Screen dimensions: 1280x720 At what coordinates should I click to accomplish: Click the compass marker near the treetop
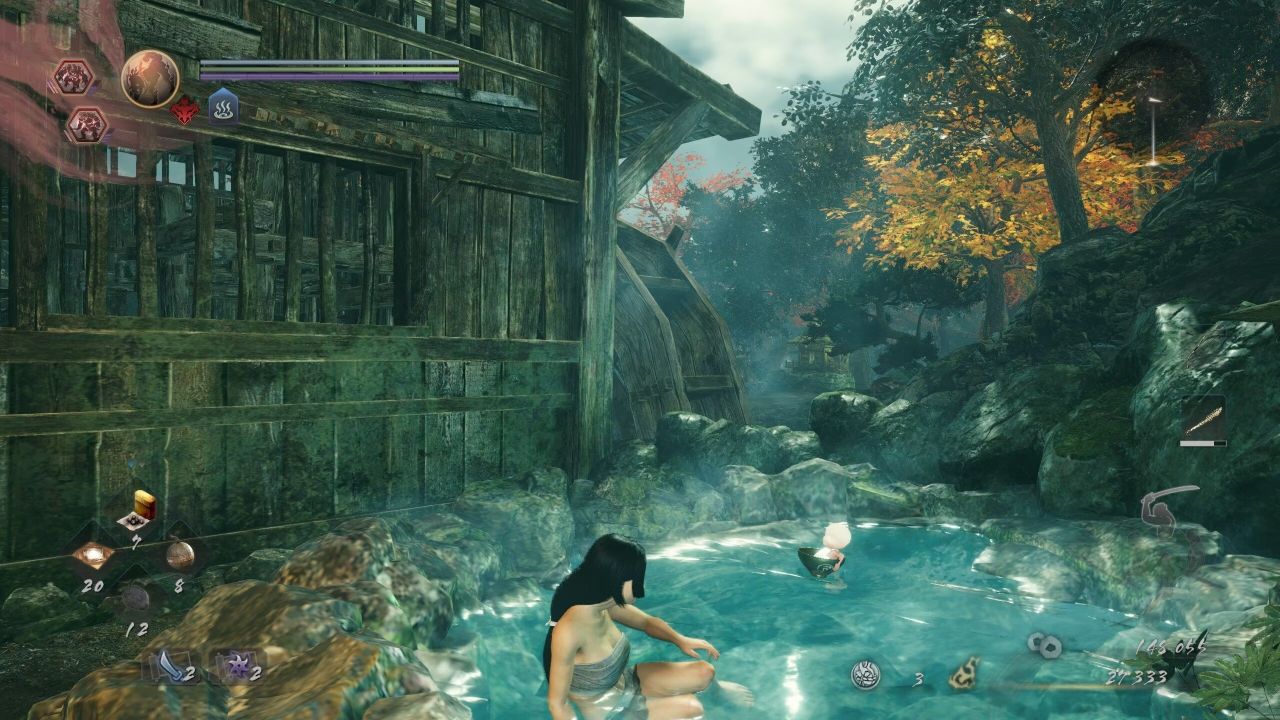(x=1154, y=130)
